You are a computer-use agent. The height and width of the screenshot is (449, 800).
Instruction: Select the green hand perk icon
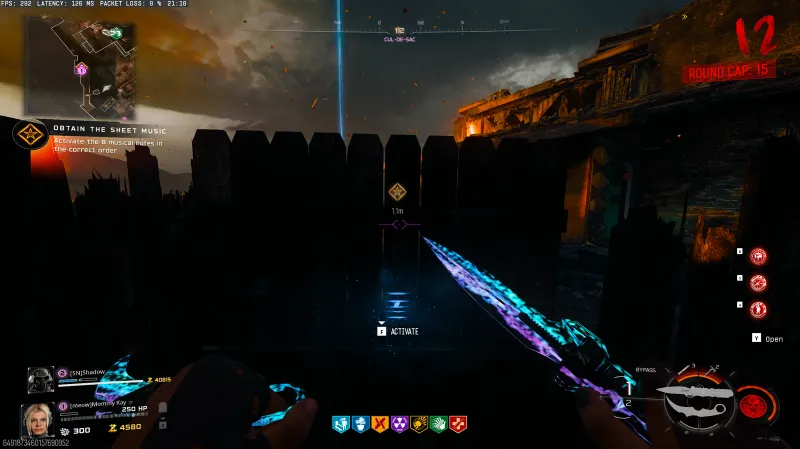coord(438,424)
